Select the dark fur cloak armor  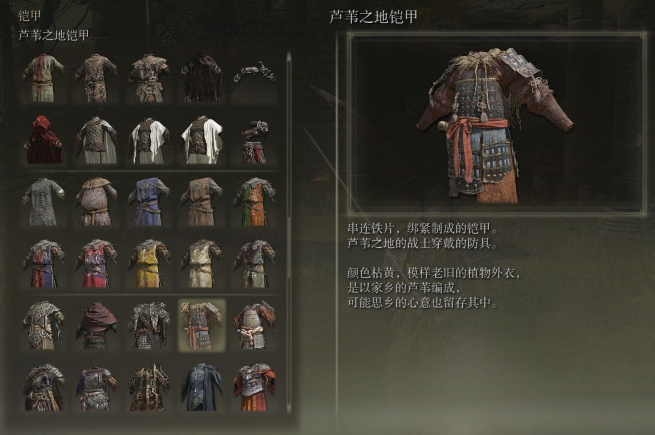coord(202,77)
